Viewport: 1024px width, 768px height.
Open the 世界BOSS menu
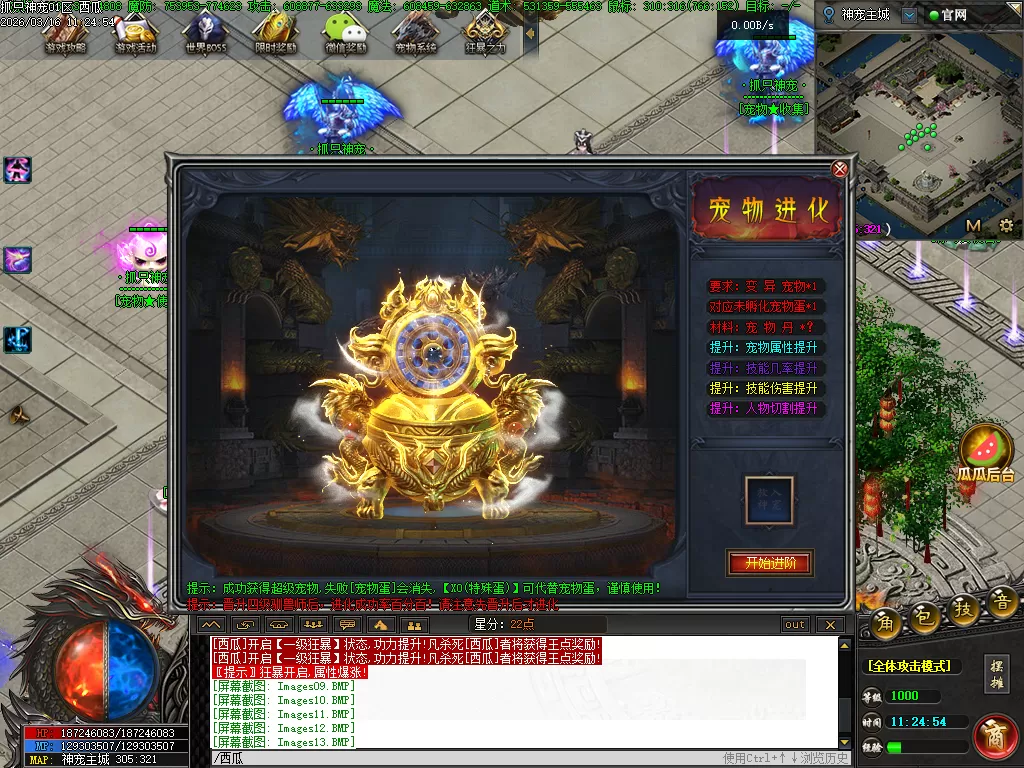(x=205, y=35)
